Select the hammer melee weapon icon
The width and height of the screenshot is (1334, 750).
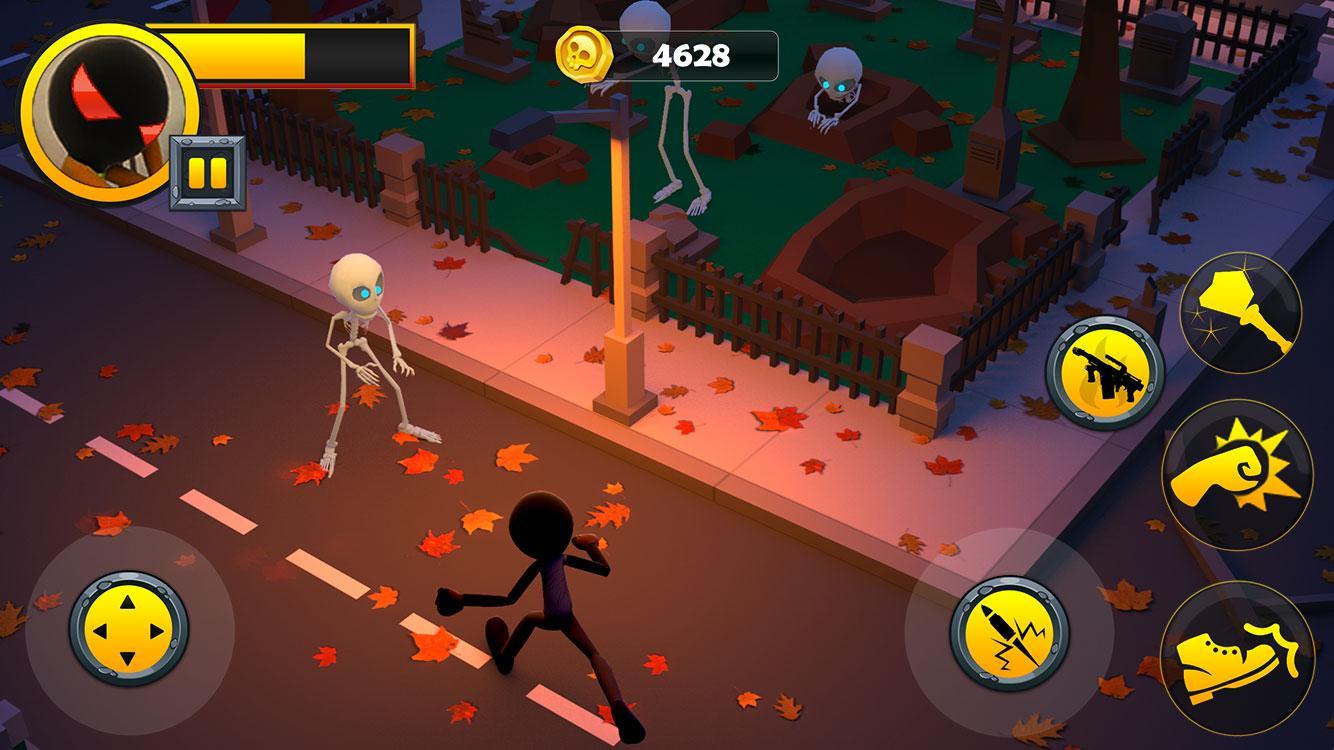[1243, 309]
